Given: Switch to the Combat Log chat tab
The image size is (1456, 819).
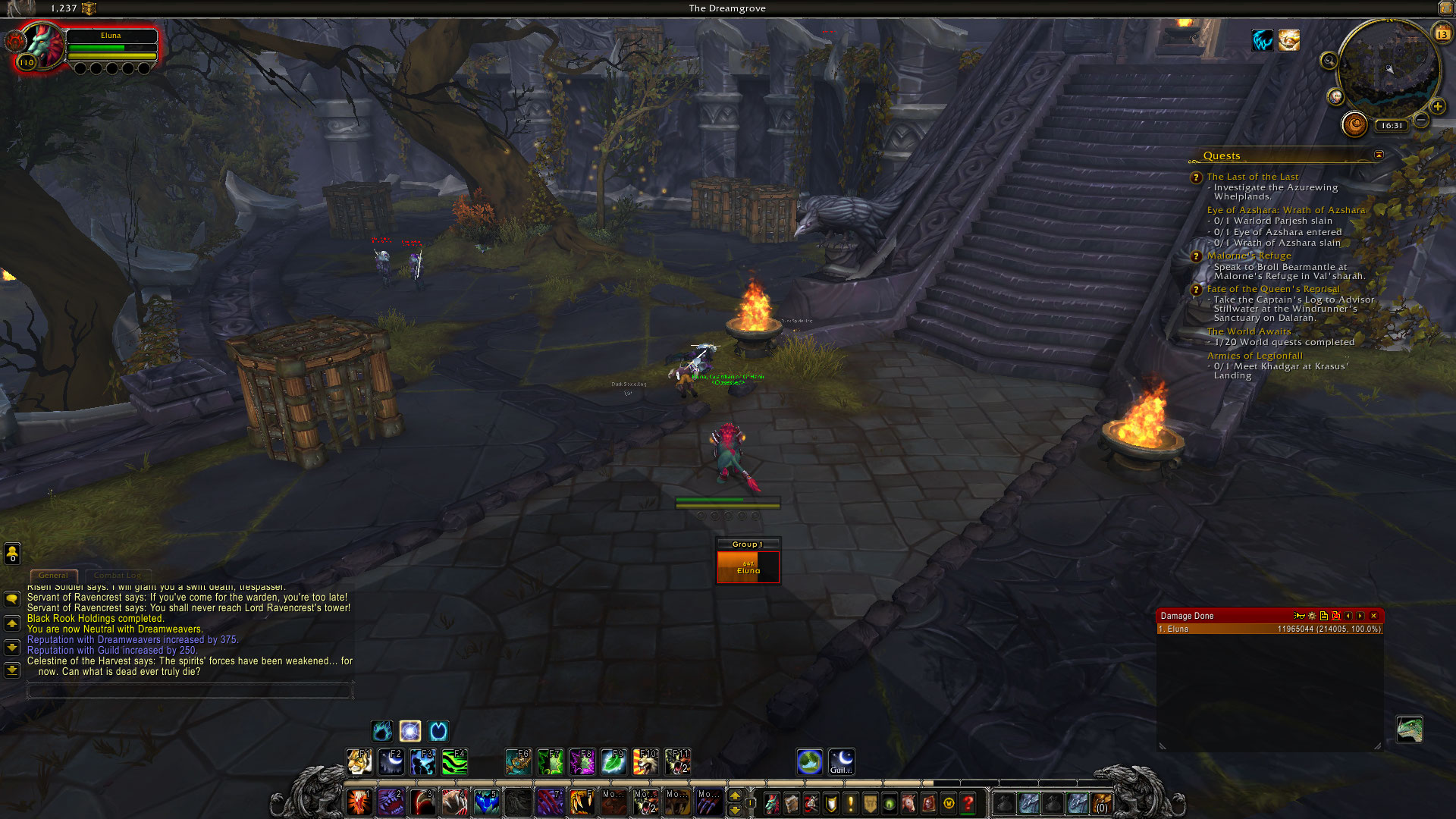Looking at the screenshot, I should point(118,576).
